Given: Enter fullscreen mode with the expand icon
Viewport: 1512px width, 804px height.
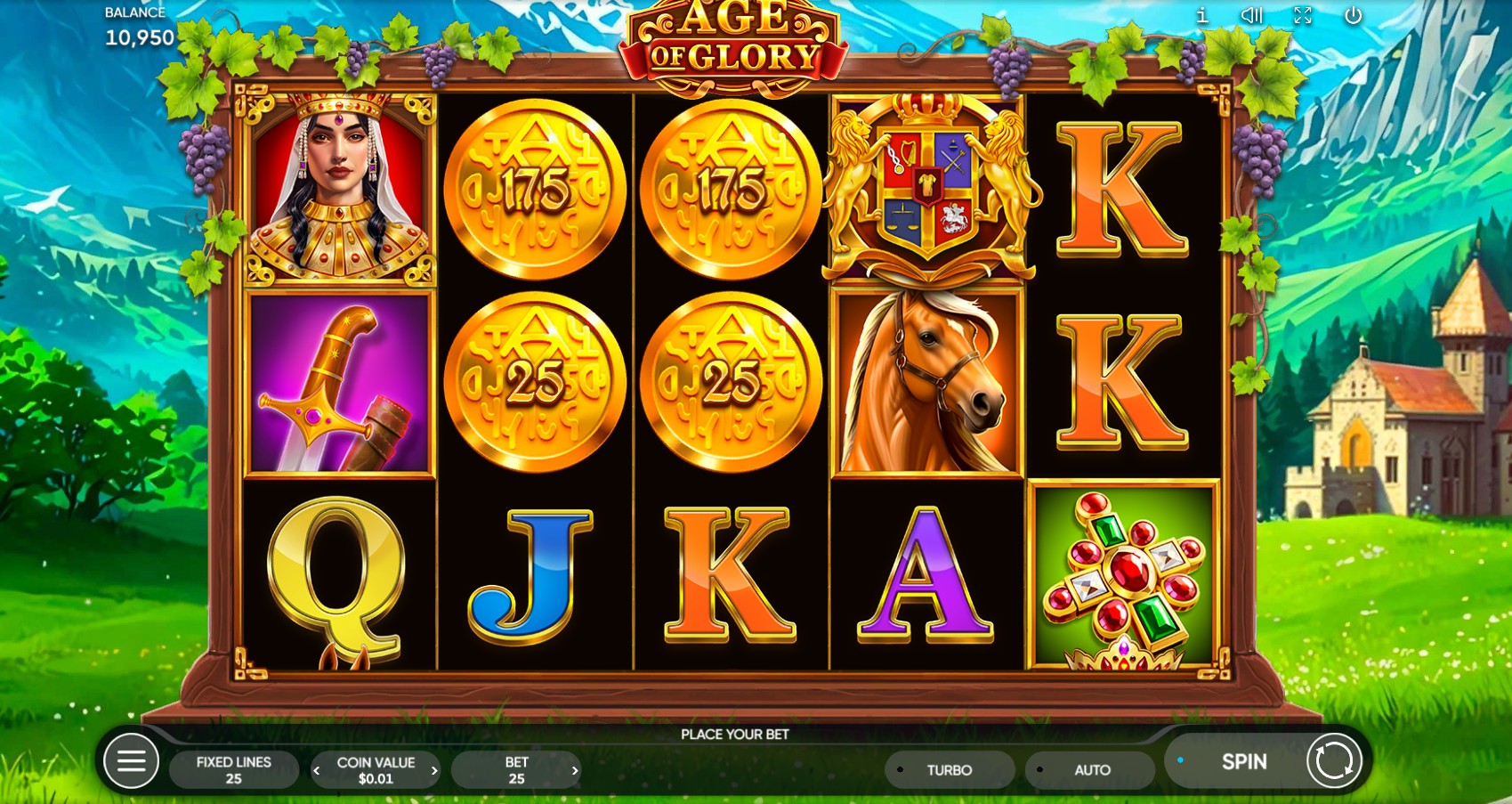Looking at the screenshot, I should 1303,15.
